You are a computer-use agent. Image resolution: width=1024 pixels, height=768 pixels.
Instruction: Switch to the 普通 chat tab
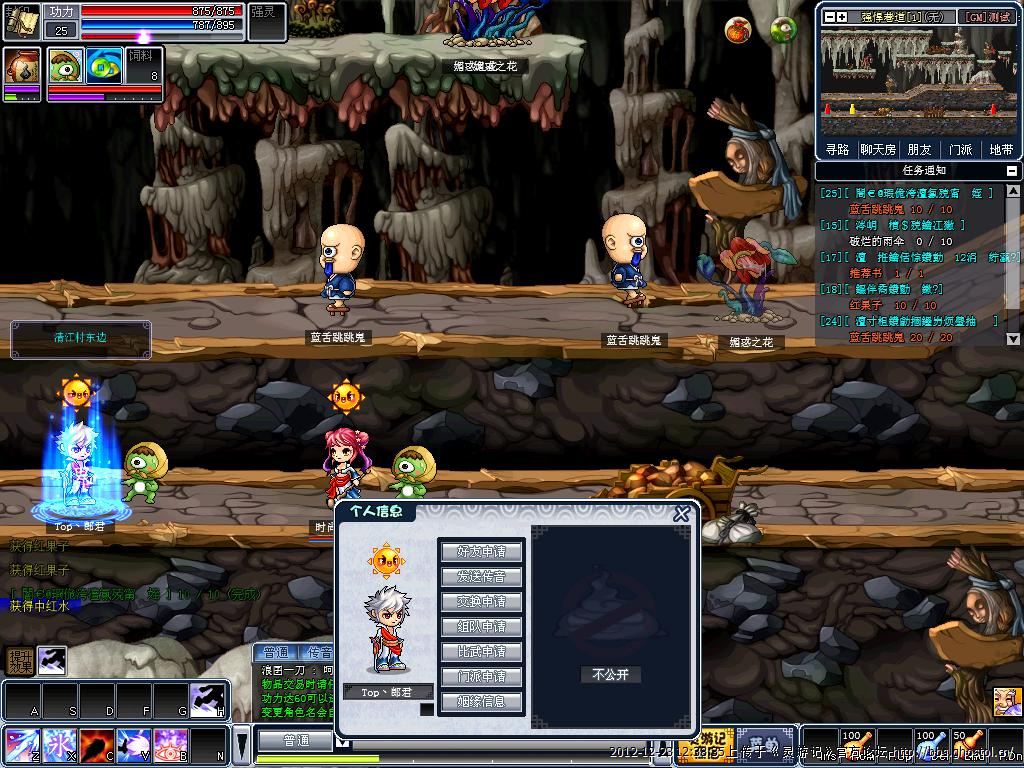pyautogui.click(x=275, y=652)
